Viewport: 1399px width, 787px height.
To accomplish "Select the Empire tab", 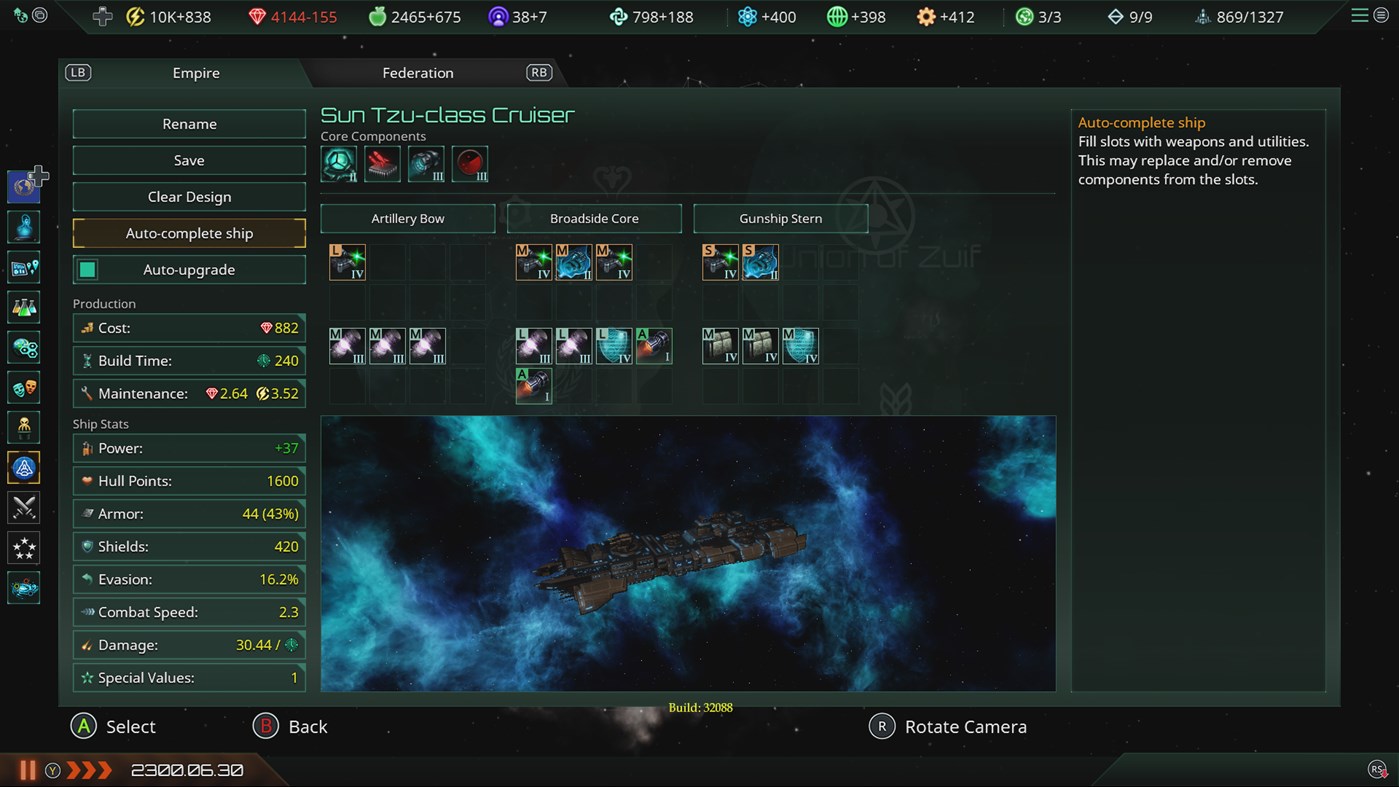I will (x=195, y=72).
